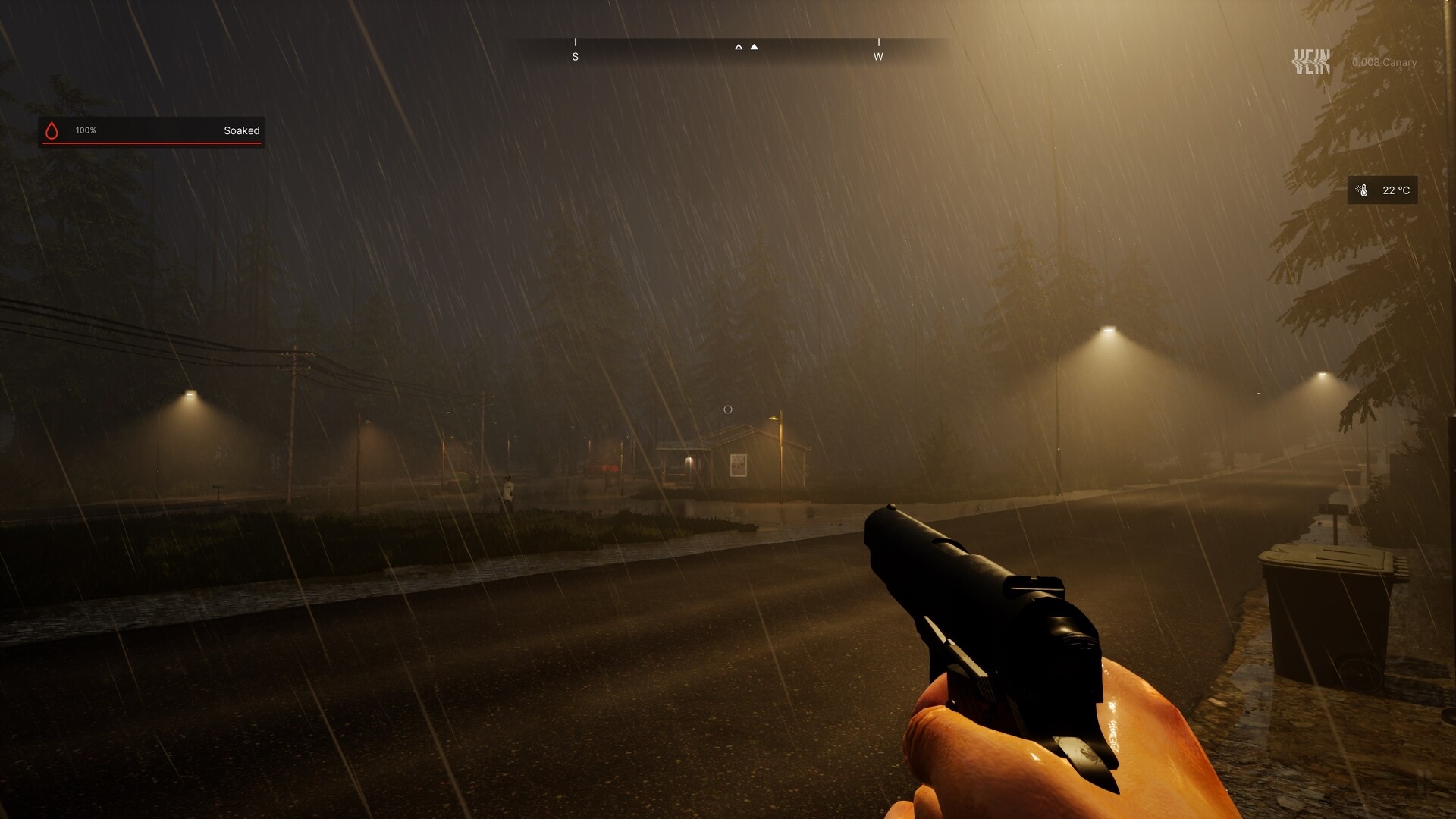Click the distant NPC standing on the street
The width and height of the screenshot is (1456, 819).
click(x=507, y=485)
